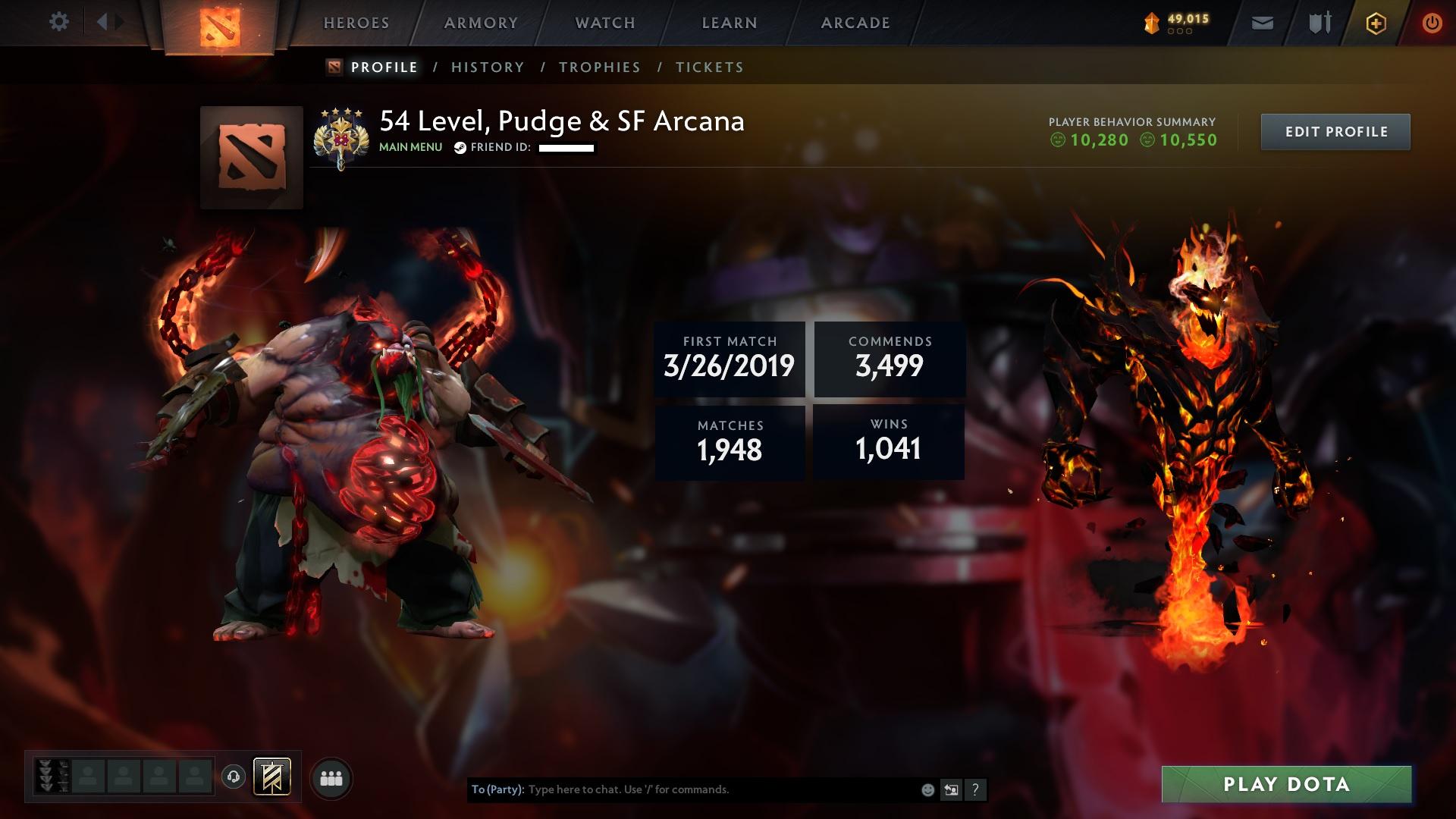The width and height of the screenshot is (1456, 819).
Task: Switch to the HISTORY tab
Action: (487, 67)
